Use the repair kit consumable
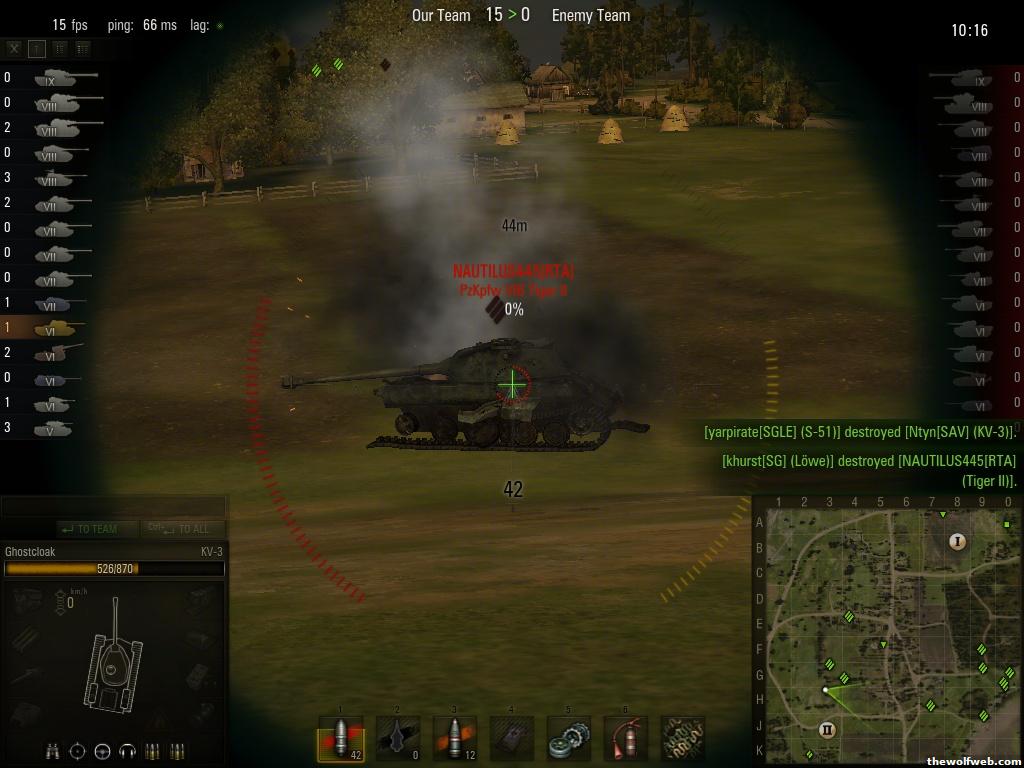Image resolution: width=1024 pixels, height=768 pixels. (569, 739)
